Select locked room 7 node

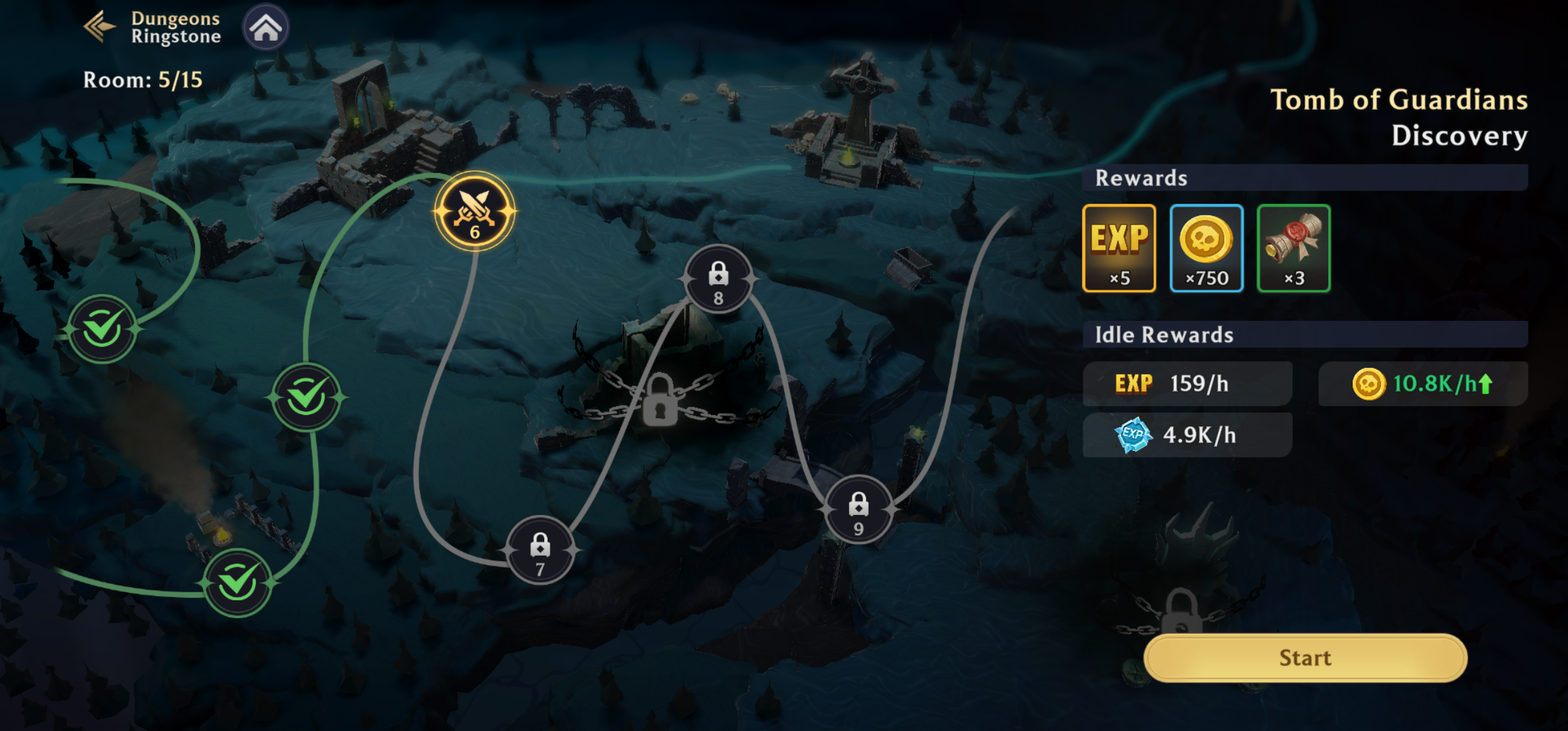[x=540, y=550]
